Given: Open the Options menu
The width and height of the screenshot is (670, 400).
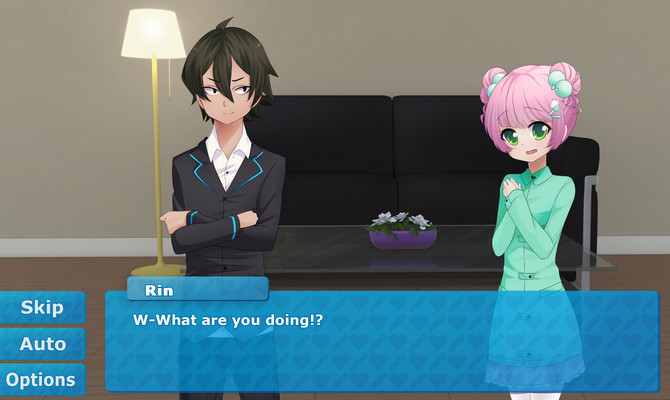Looking at the screenshot, I should click(41, 380).
